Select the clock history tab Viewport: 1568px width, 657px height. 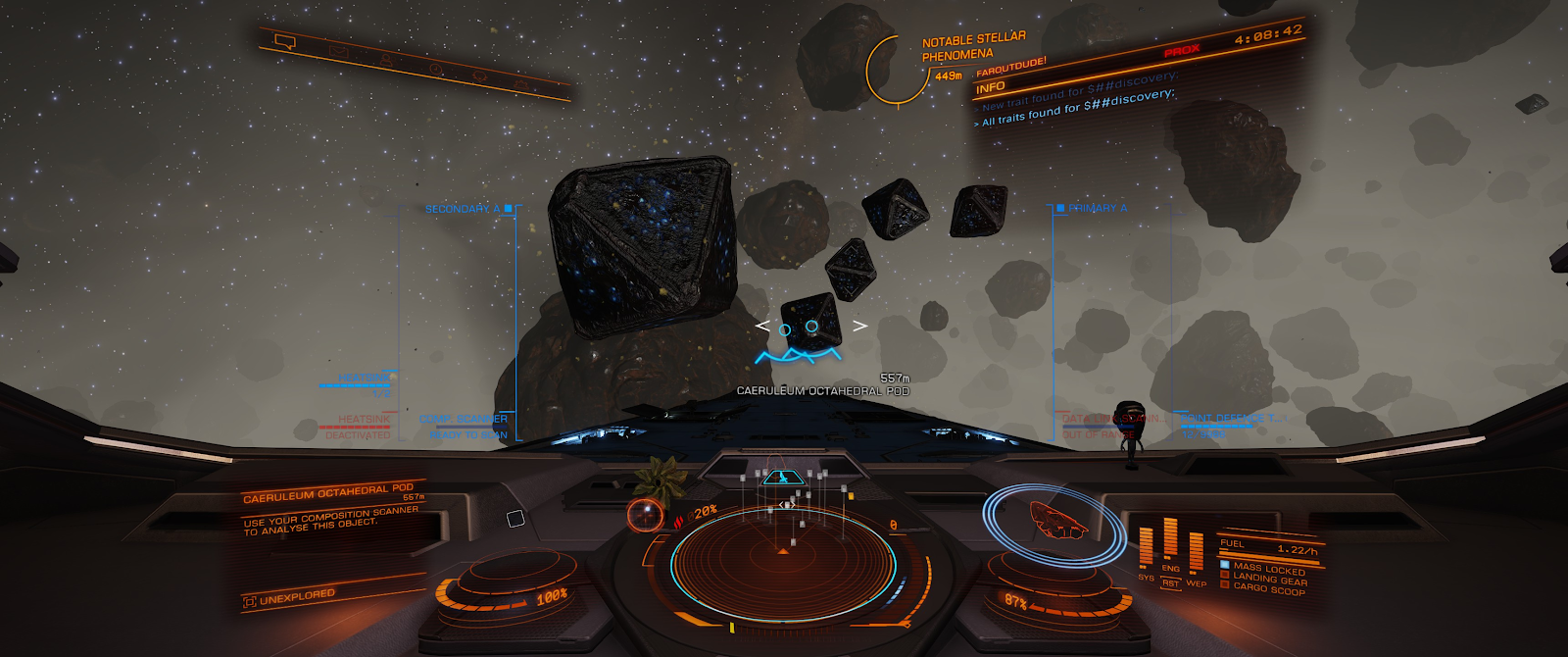click(x=436, y=70)
